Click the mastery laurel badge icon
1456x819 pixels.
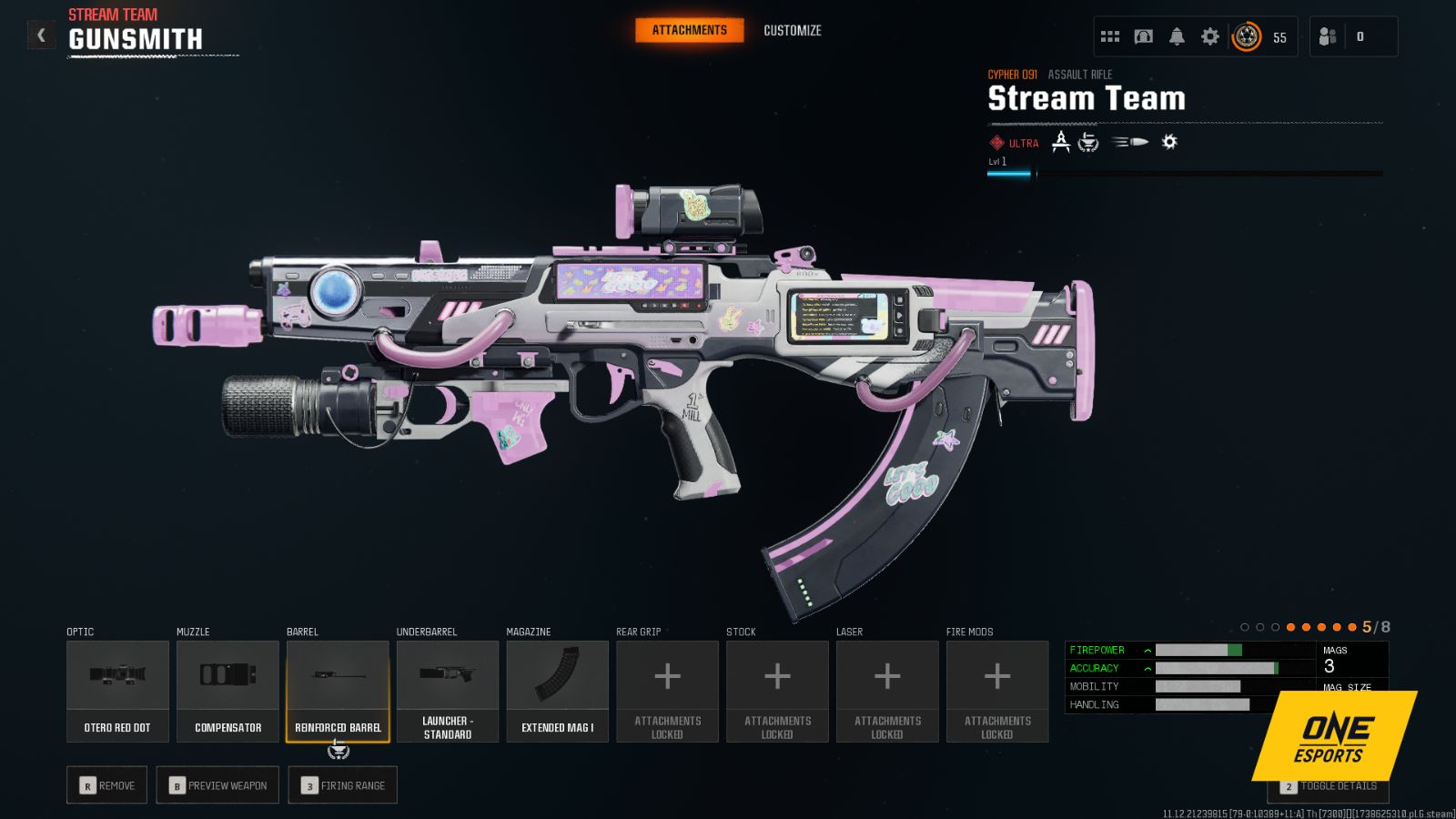click(x=1088, y=142)
